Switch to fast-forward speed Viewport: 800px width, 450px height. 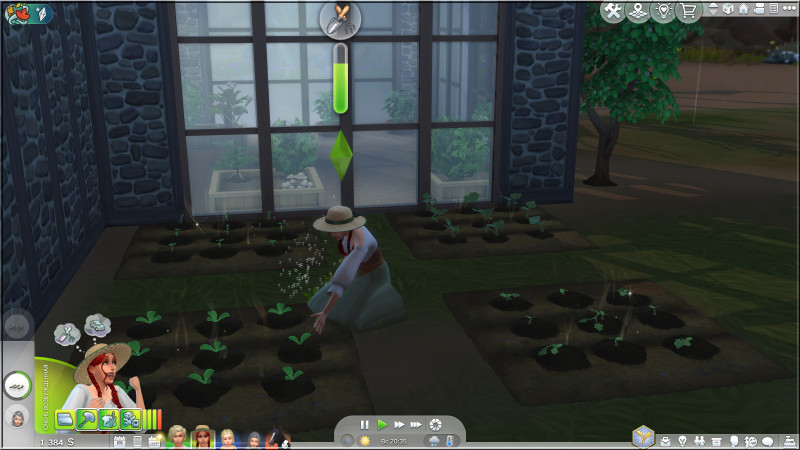[398, 425]
